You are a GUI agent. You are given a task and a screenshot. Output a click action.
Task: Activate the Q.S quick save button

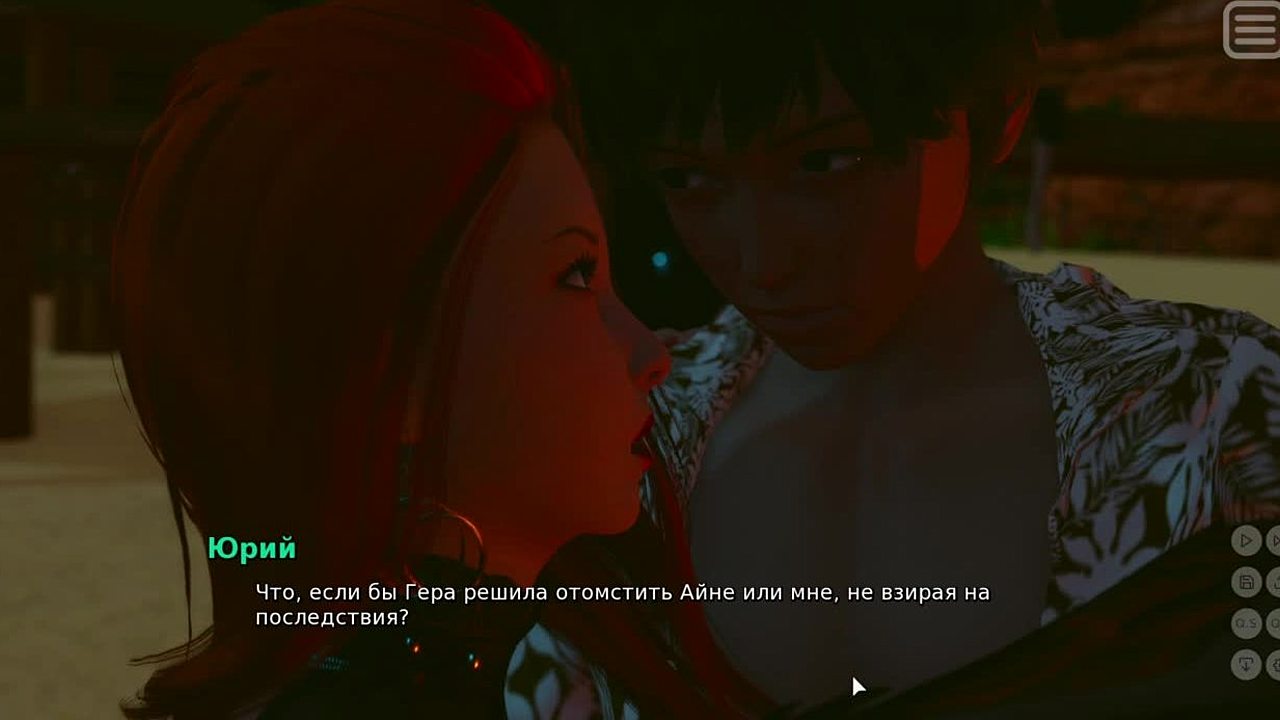1246,623
